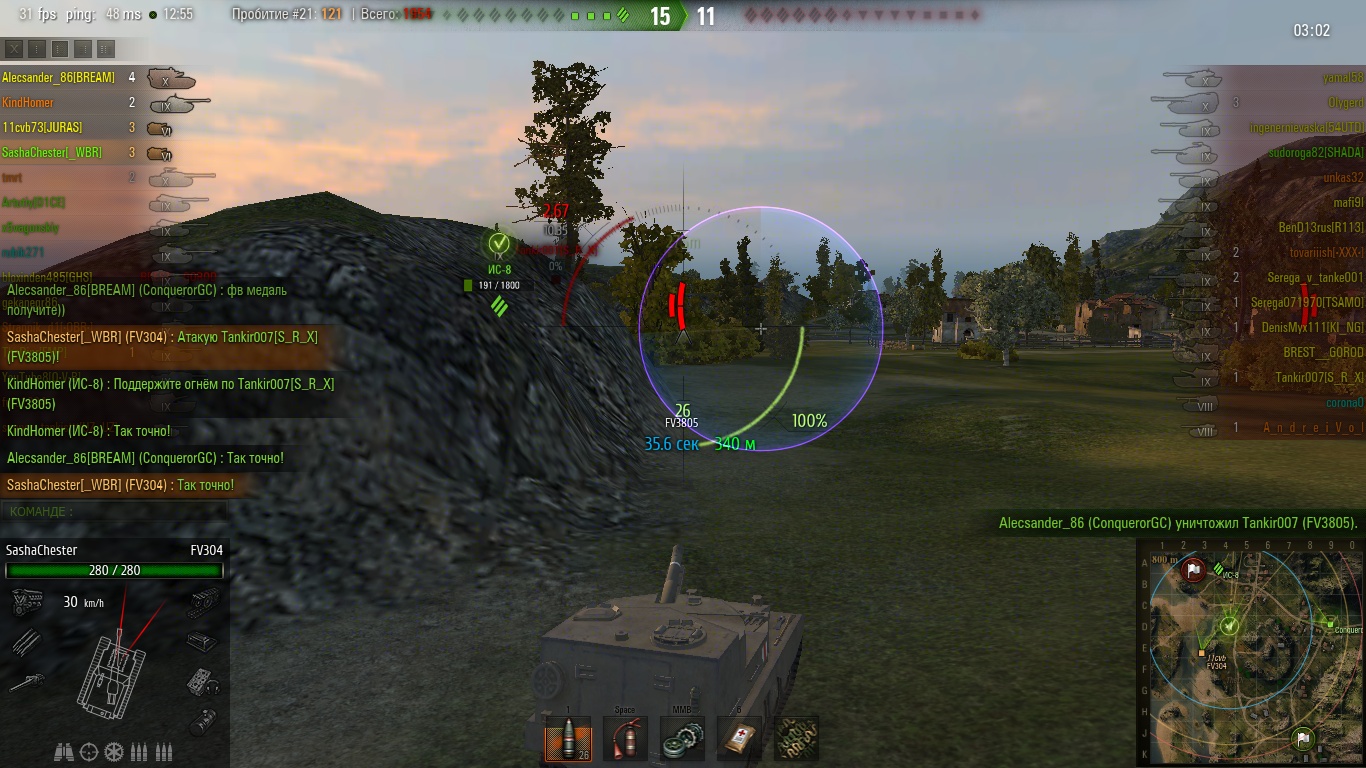Use the first aid kit consumable
The image size is (1366, 768).
[739, 739]
